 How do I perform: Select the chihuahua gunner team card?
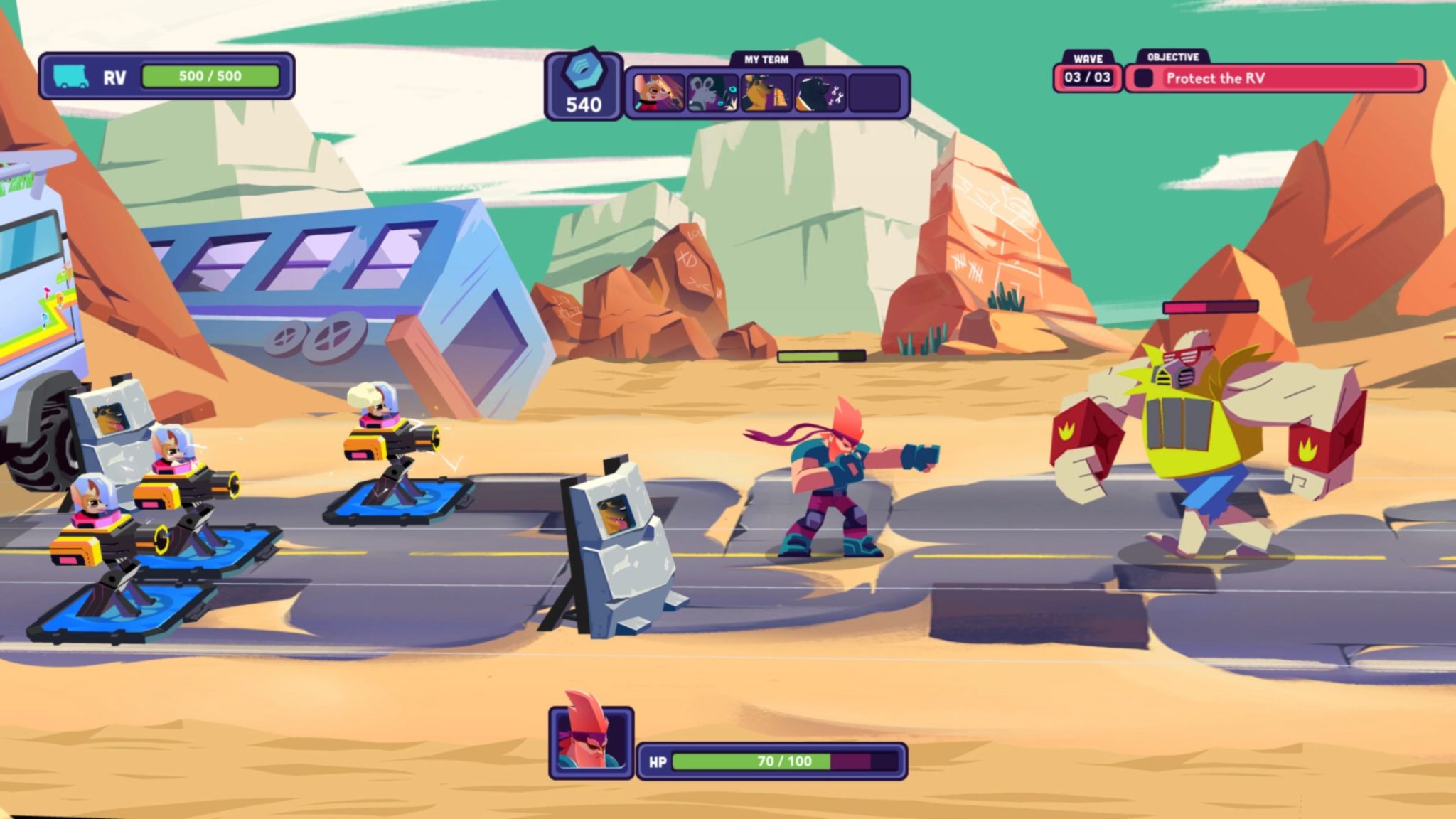click(658, 93)
